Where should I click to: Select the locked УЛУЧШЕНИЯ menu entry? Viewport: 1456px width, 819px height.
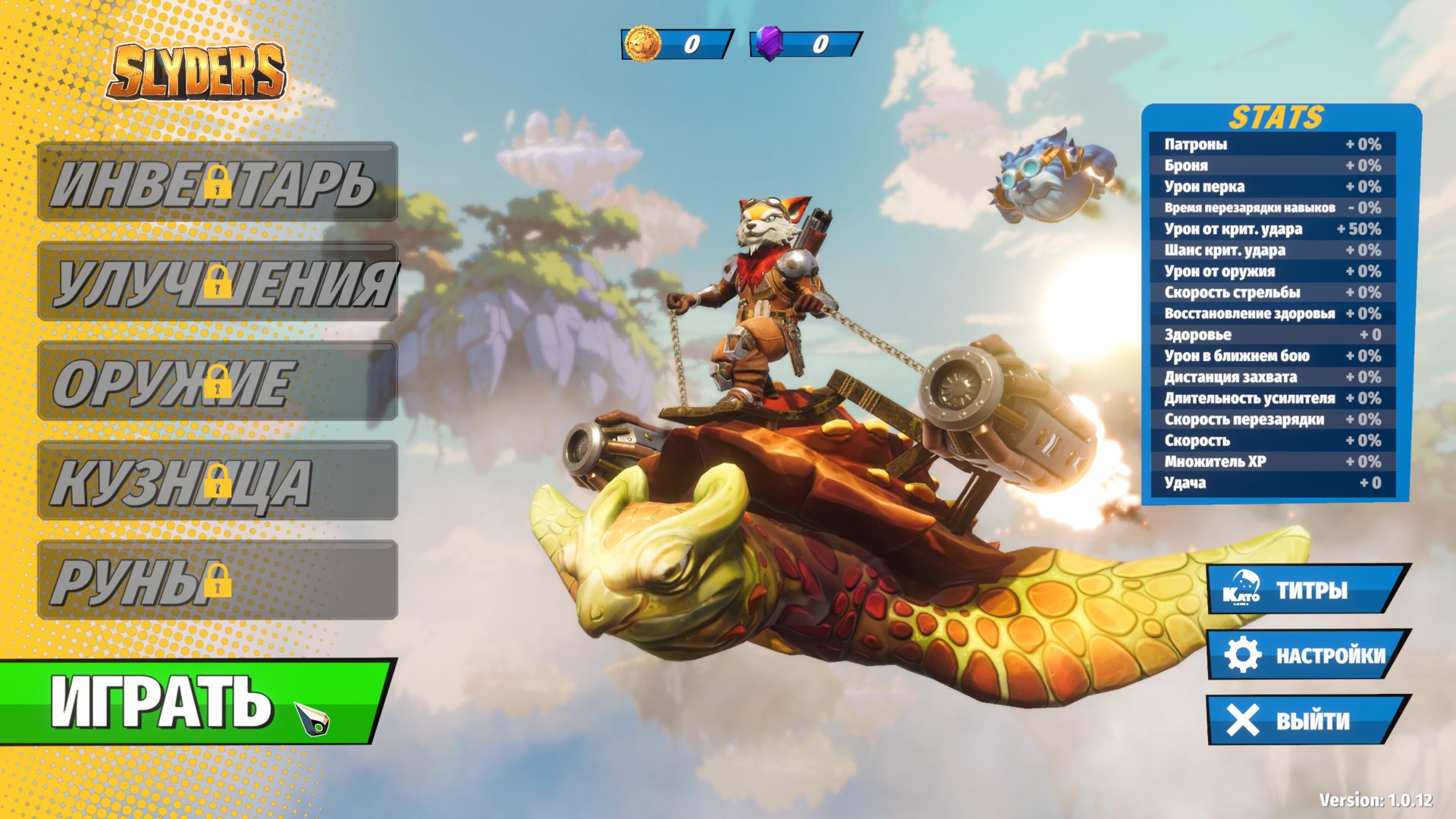[x=218, y=281]
